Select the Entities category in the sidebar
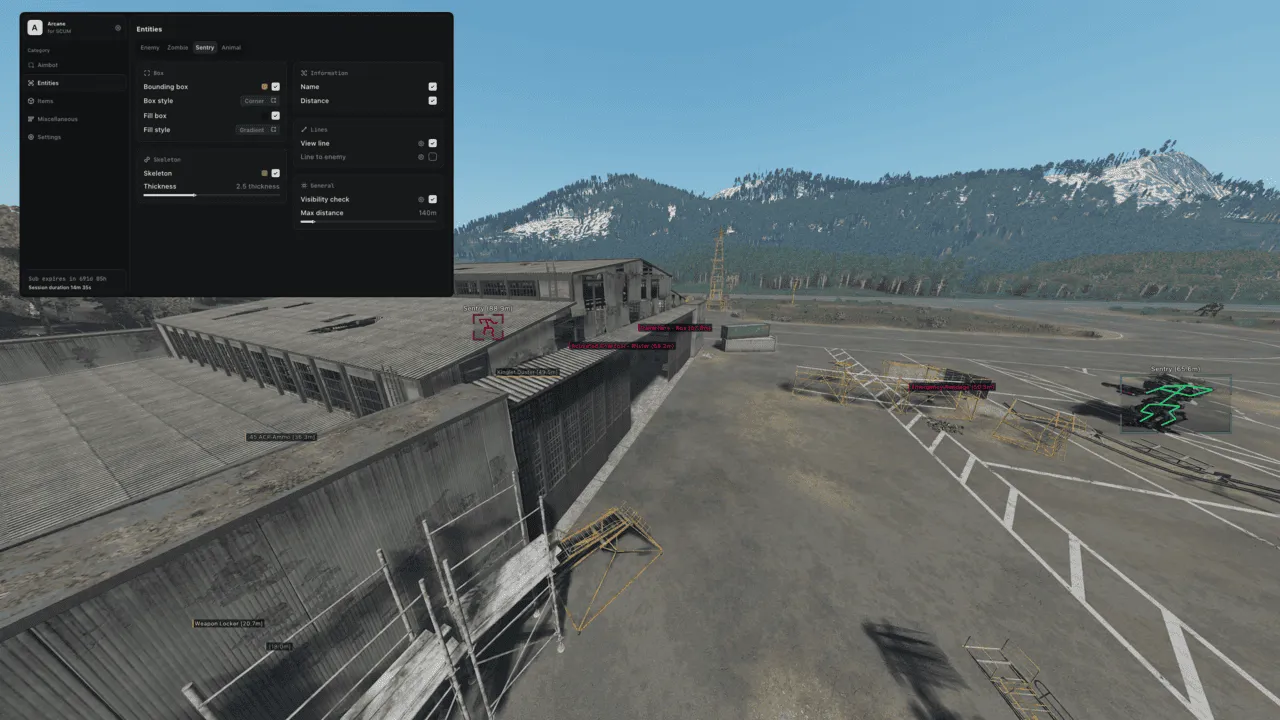This screenshot has height=720, width=1280. tap(48, 83)
